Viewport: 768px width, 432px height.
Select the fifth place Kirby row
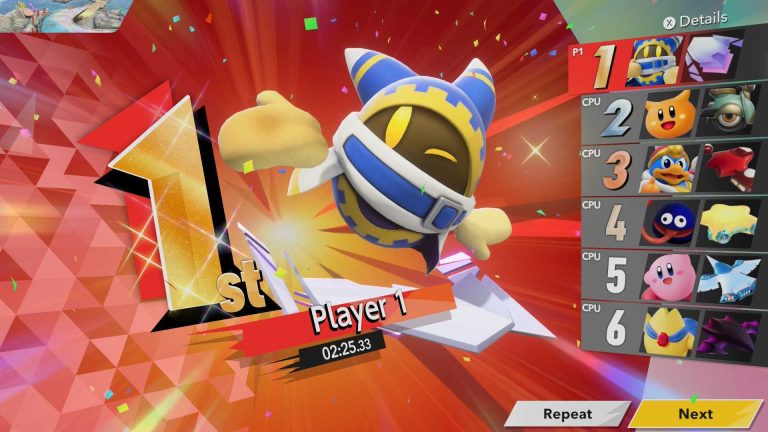click(x=672, y=275)
